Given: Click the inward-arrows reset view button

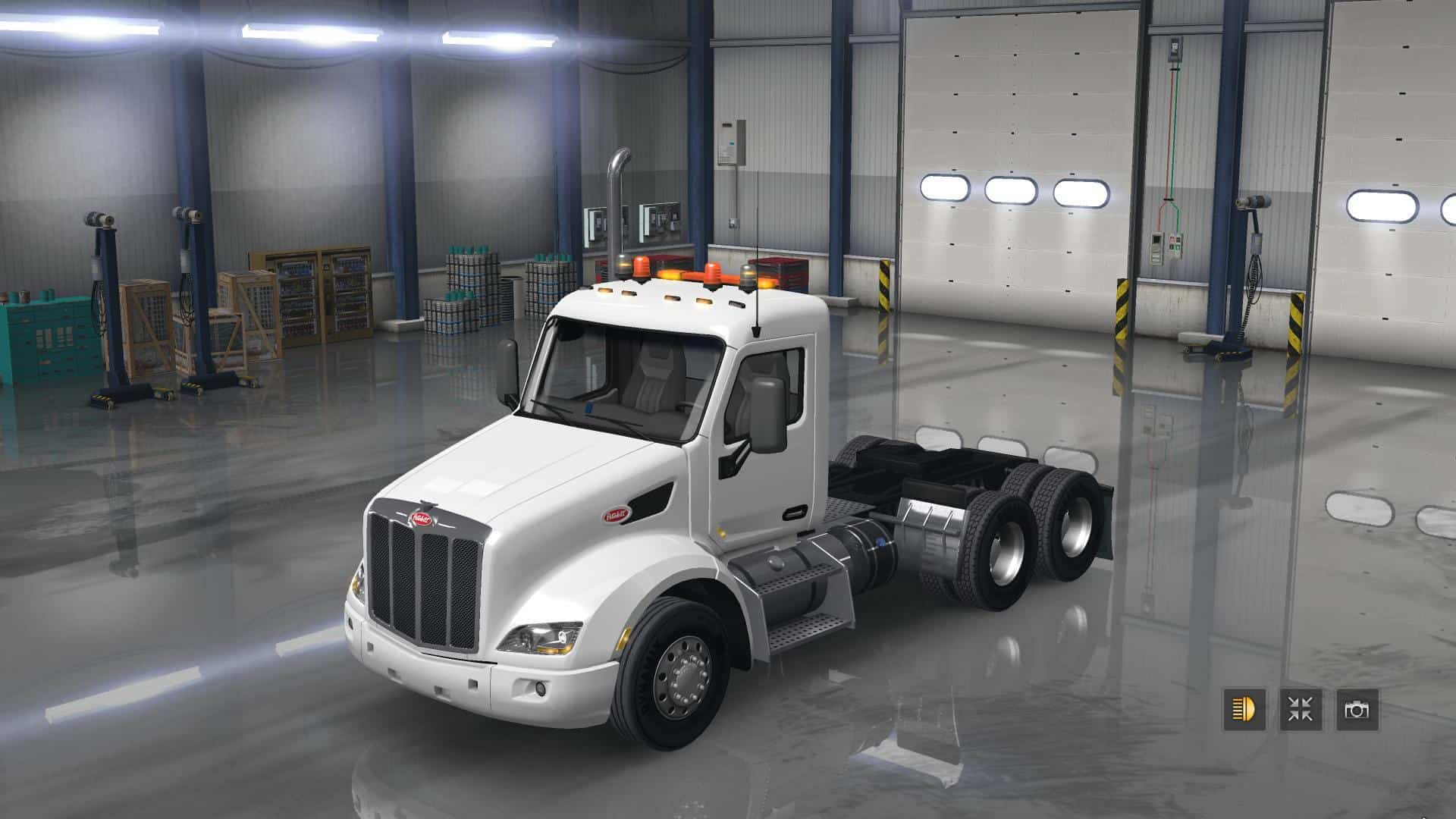Looking at the screenshot, I should tap(1301, 710).
